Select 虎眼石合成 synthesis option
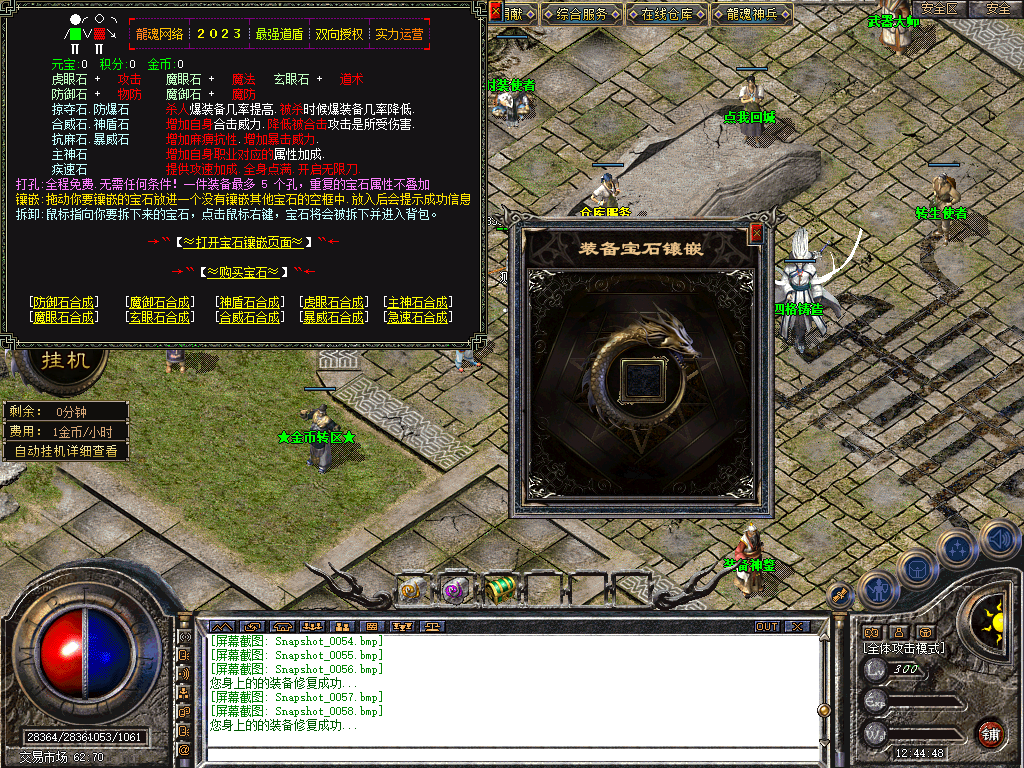Screen dimensions: 1024x768 (333, 302)
